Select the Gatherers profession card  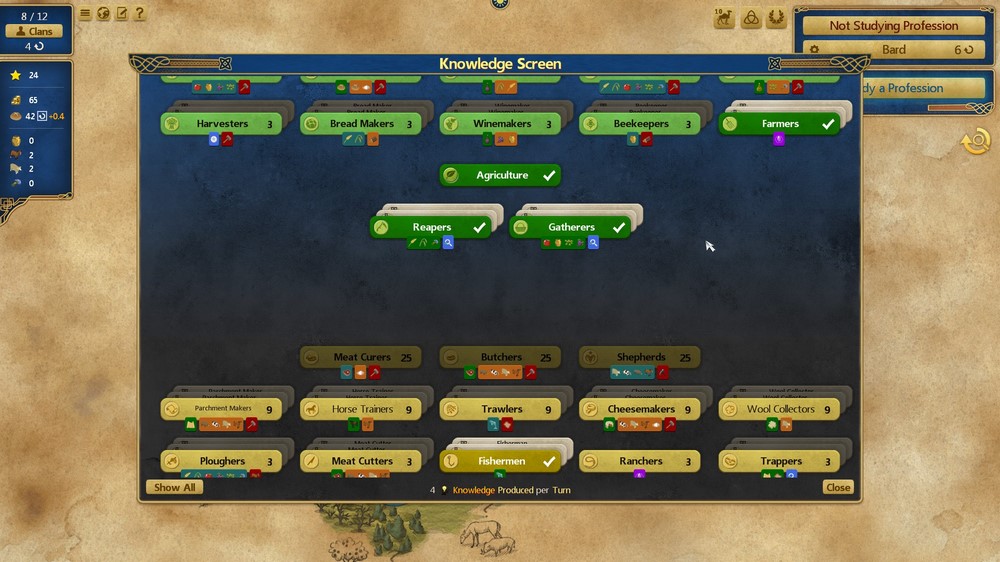(571, 228)
